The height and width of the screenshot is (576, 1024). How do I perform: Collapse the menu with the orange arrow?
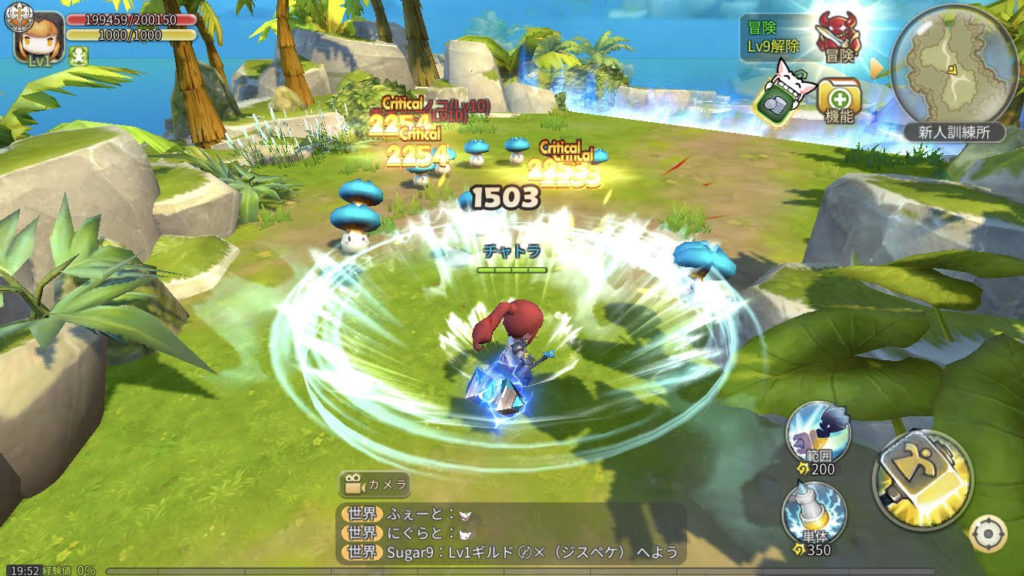877,69
